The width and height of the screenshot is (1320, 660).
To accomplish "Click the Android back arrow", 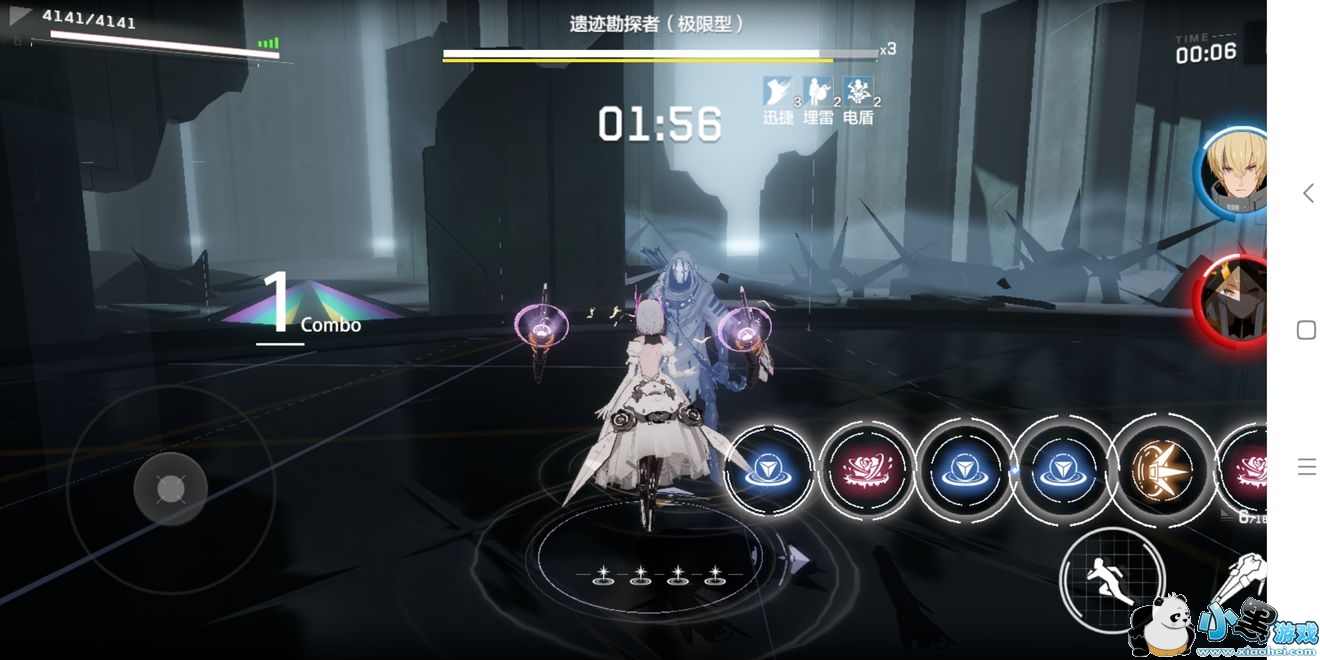I will click(x=1307, y=193).
